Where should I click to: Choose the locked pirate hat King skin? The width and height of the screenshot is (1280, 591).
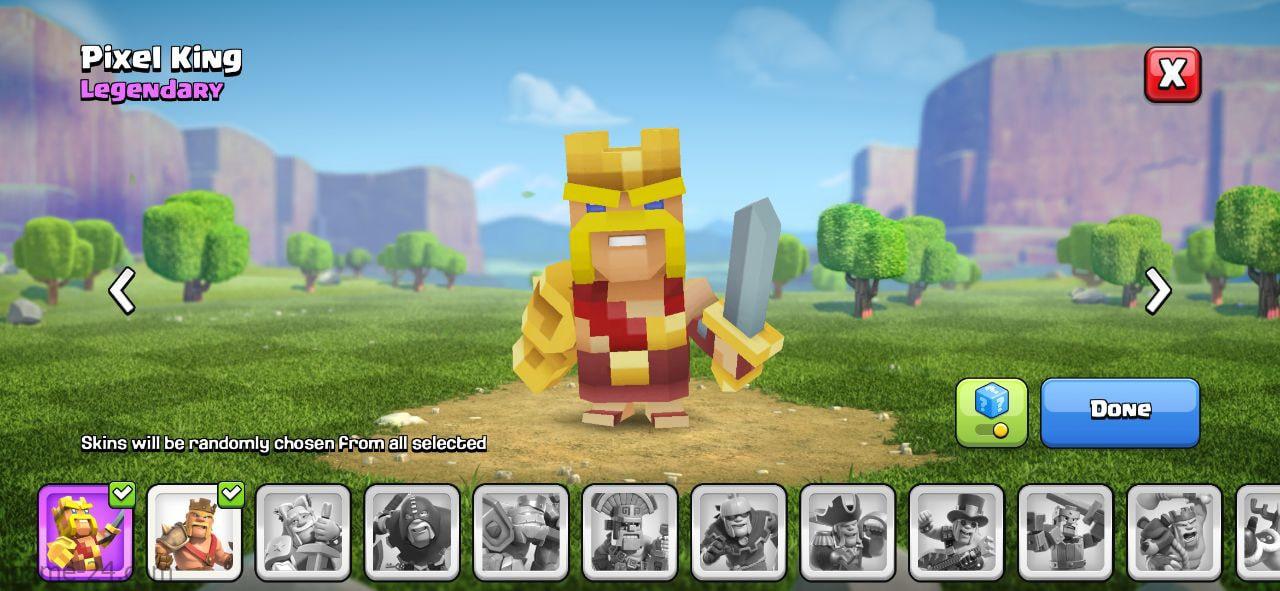coord(848,533)
